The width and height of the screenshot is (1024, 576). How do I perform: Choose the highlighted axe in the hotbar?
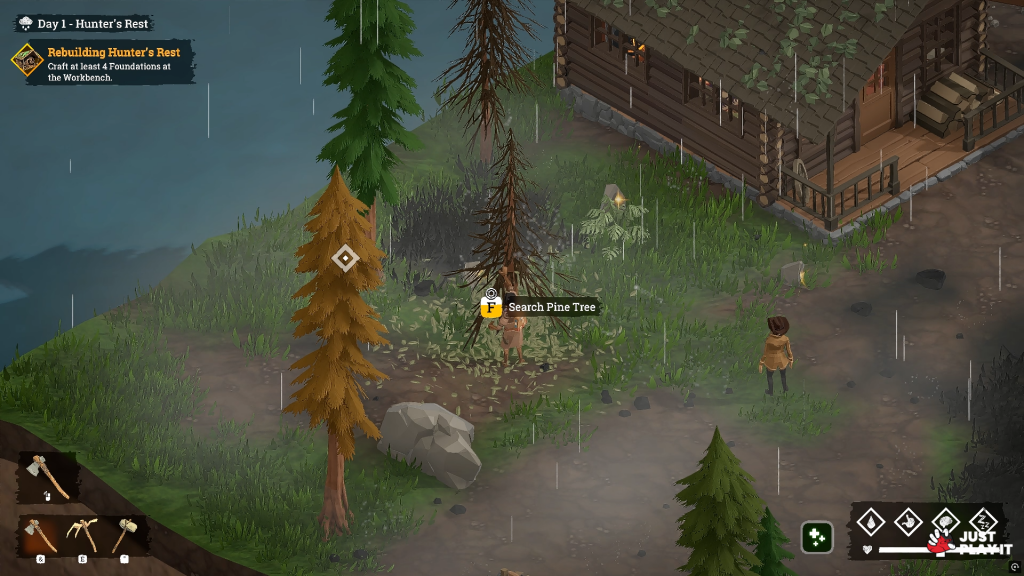[42, 535]
